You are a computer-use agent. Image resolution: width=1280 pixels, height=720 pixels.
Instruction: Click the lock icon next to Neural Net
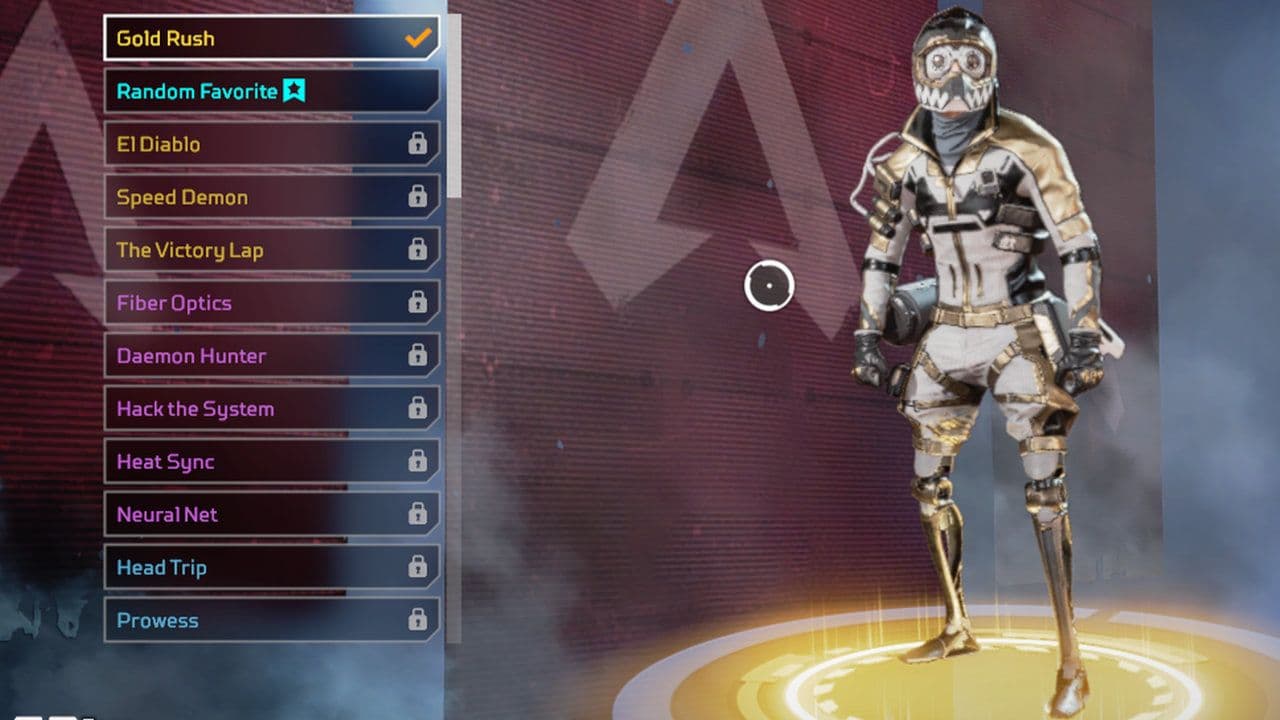(418, 514)
